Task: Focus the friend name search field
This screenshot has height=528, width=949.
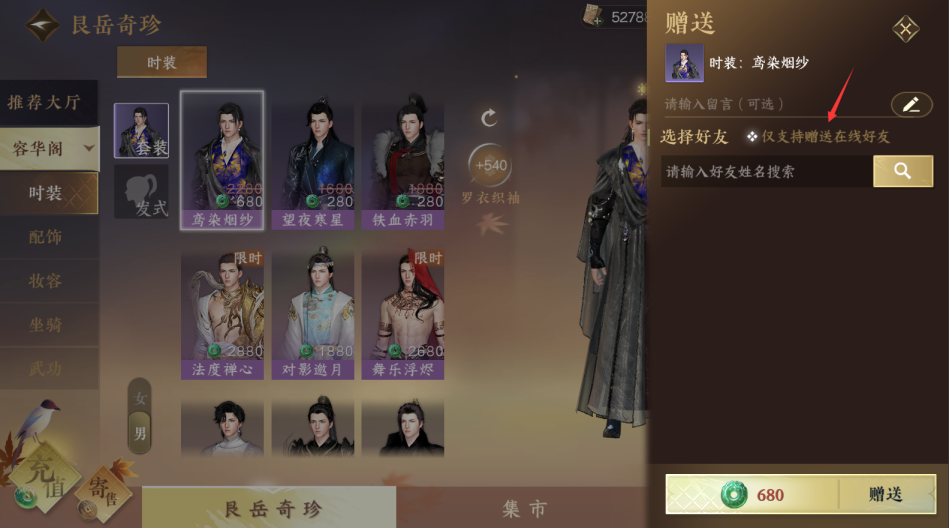Action: coord(765,171)
